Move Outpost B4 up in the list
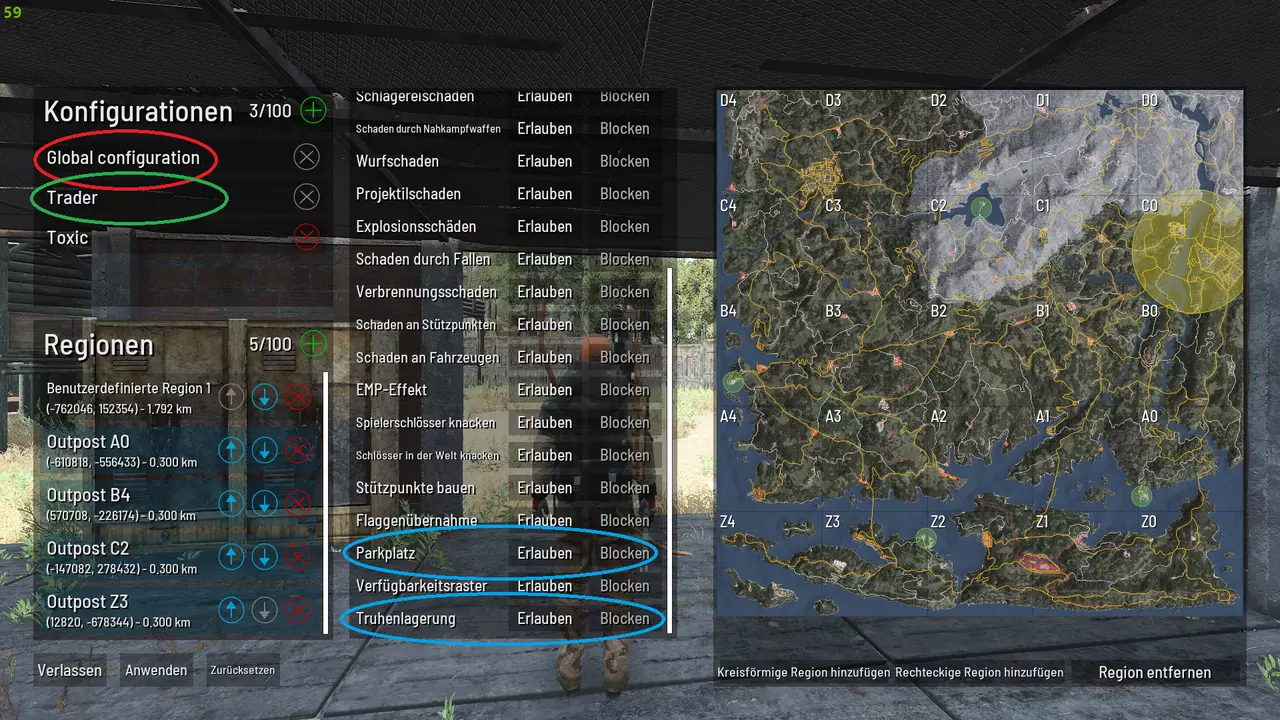 [231, 503]
